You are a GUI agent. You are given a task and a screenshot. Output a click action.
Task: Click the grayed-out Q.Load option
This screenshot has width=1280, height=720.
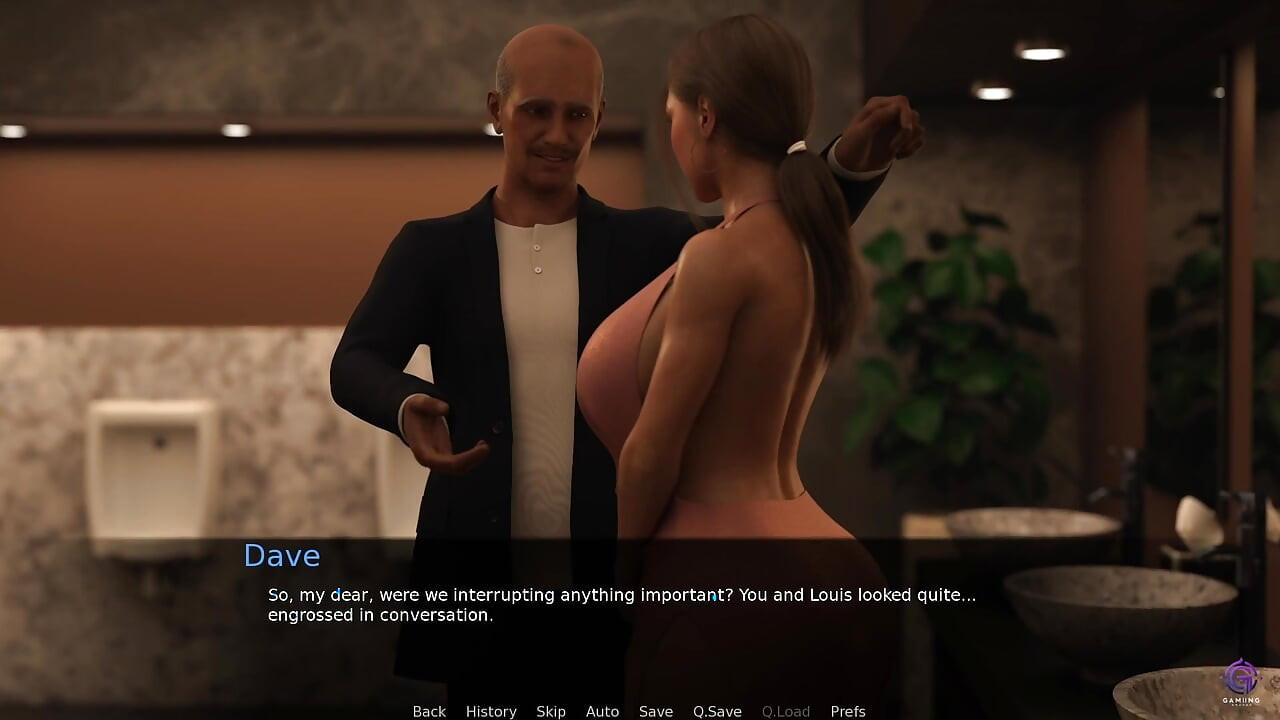(x=786, y=711)
